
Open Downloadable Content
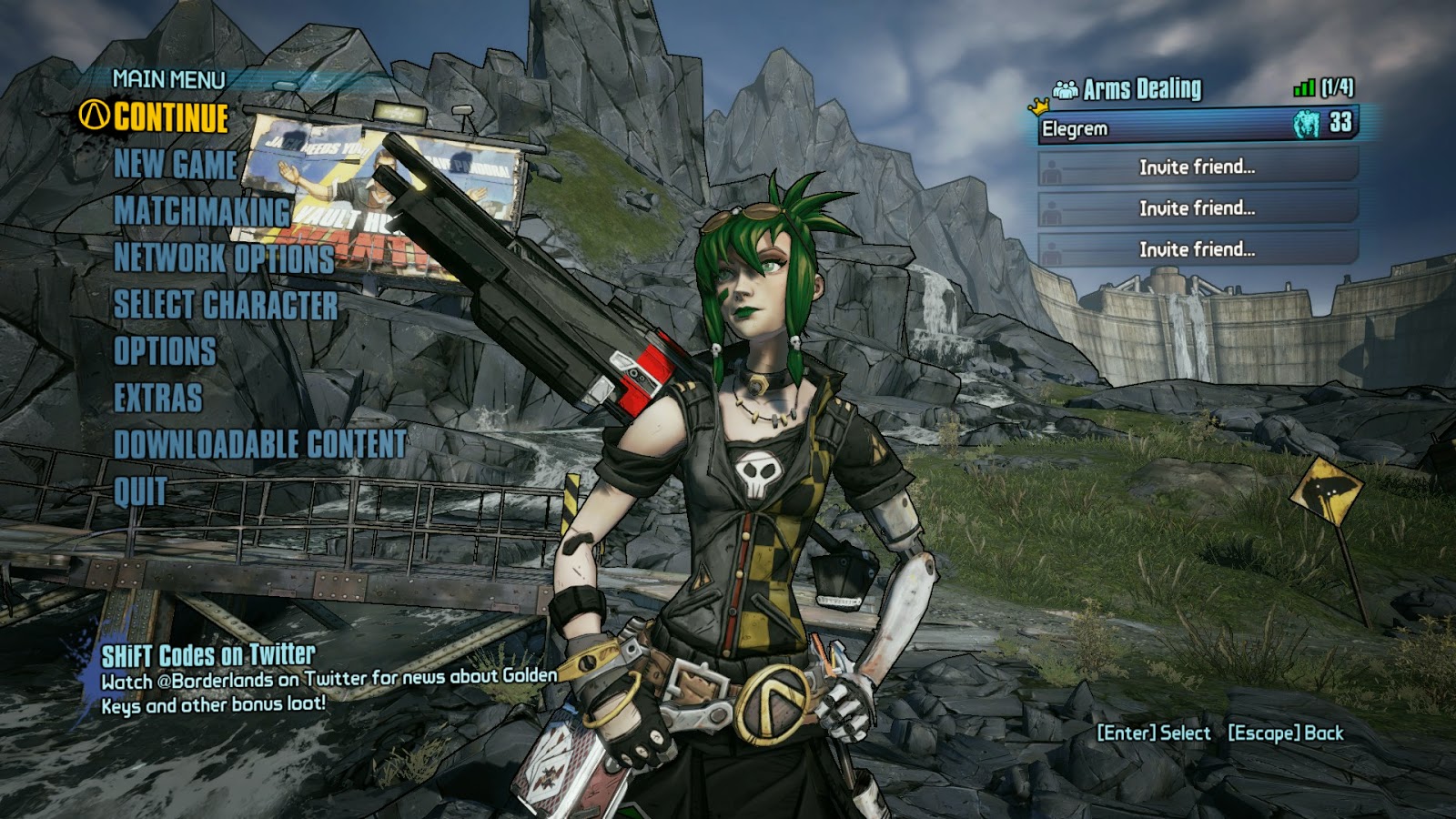coord(259,444)
